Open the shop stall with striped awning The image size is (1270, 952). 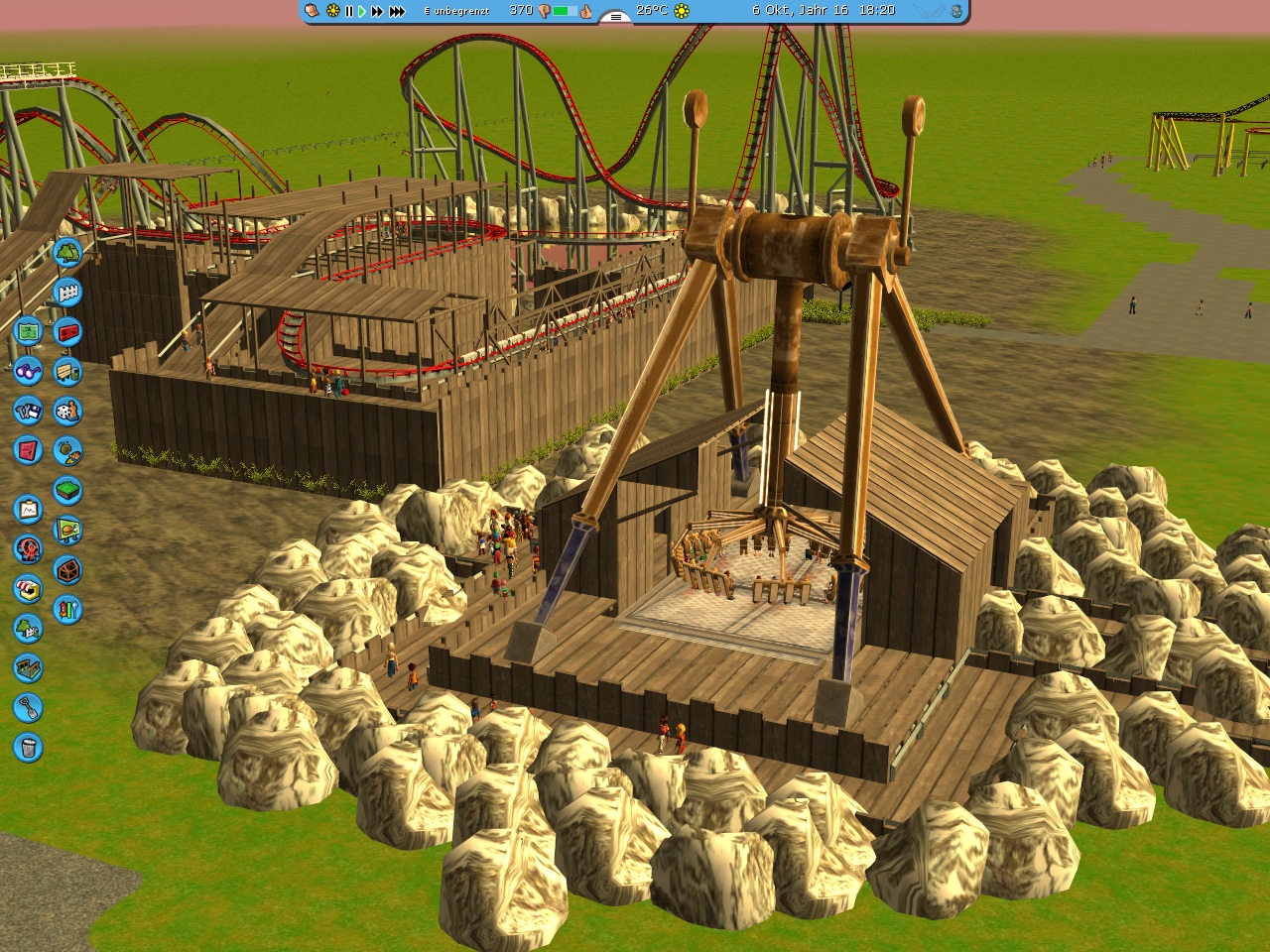[x=28, y=589]
